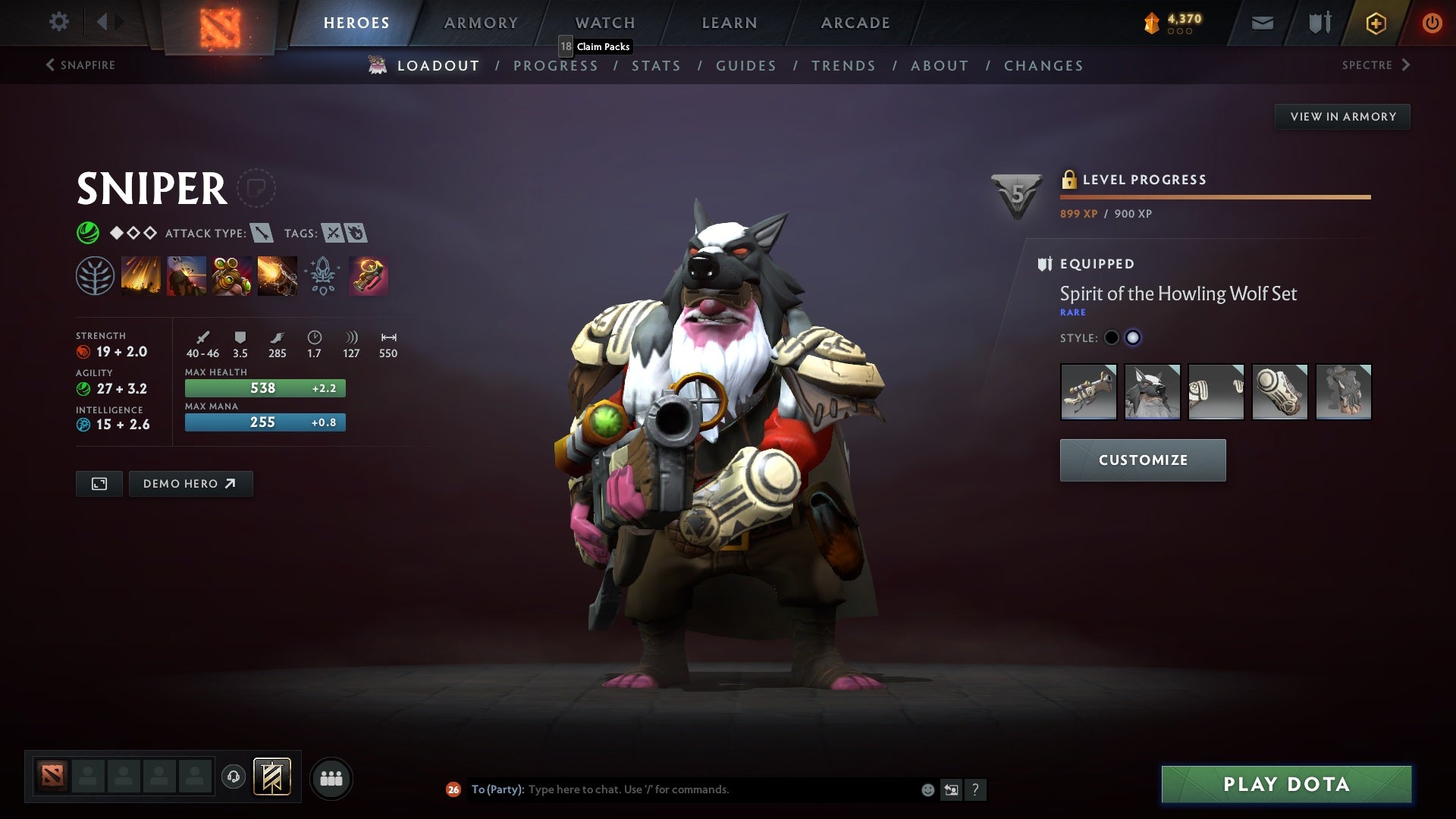View the Take Aim ability icon
Image resolution: width=1456 pixels, height=819 pixels.
(x=232, y=276)
